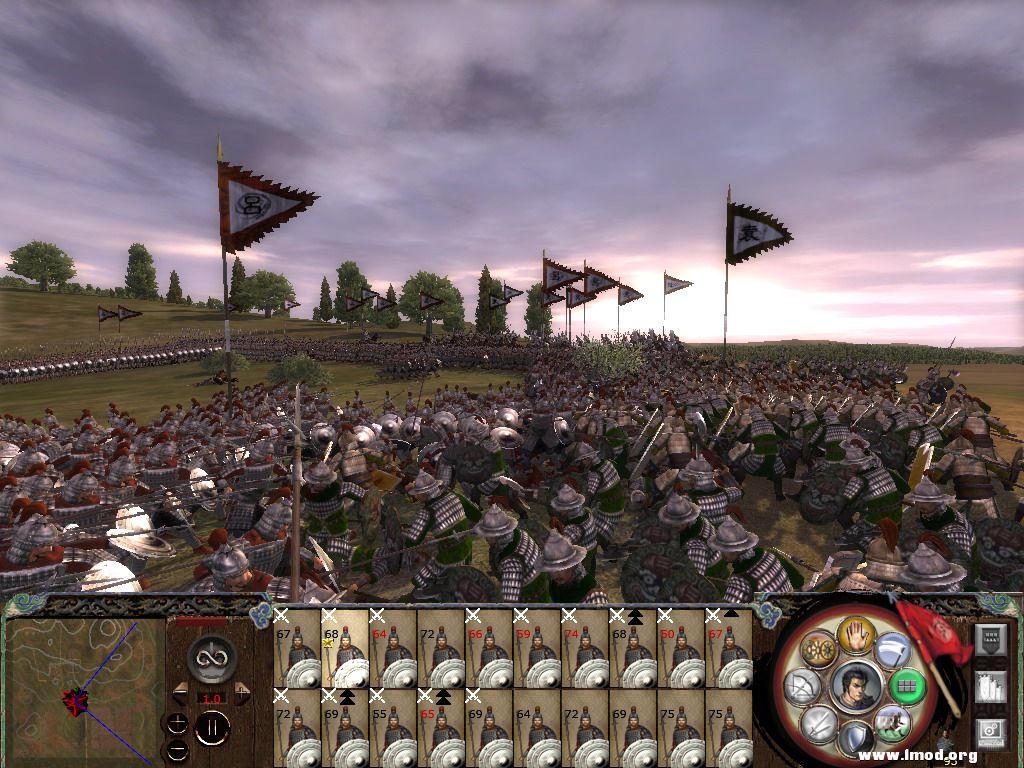This screenshot has height=768, width=1024.
Task: Select the unit card showing 55 soldiers
Action: click(392, 727)
